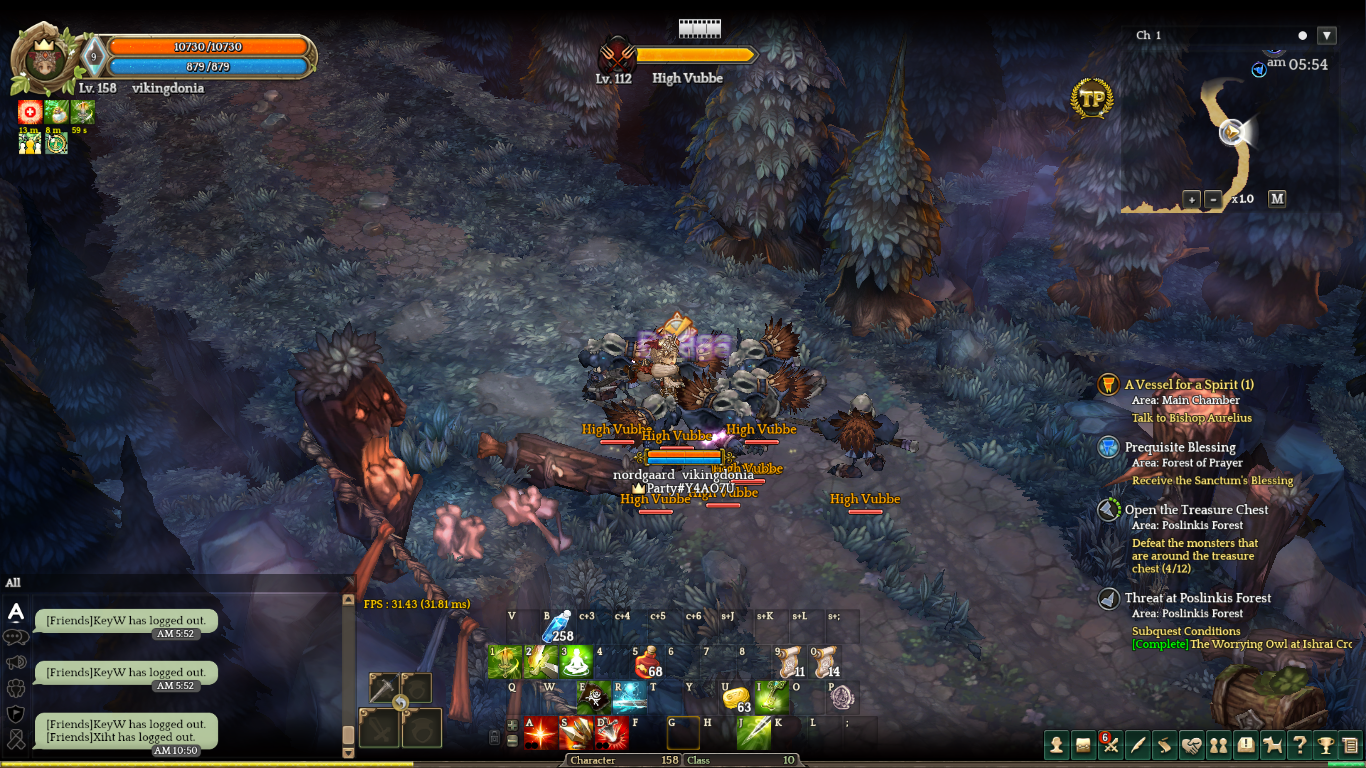1366x768 pixels.
Task: Activate the pirate flag skill in slot E
Action: (x=594, y=698)
